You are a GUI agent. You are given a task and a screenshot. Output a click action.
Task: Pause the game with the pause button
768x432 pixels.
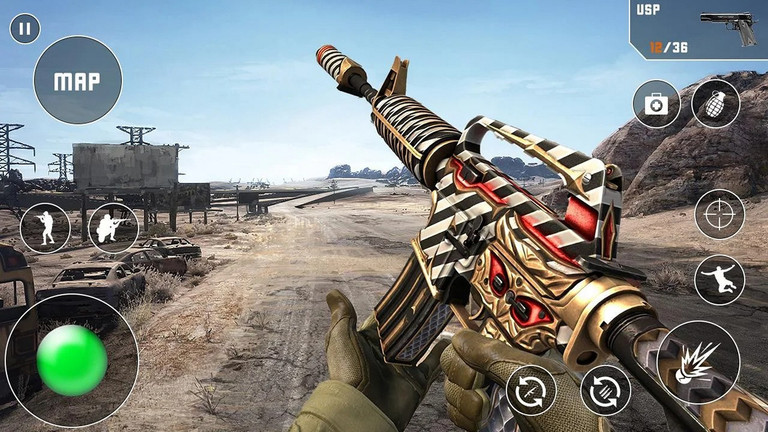coord(25,28)
